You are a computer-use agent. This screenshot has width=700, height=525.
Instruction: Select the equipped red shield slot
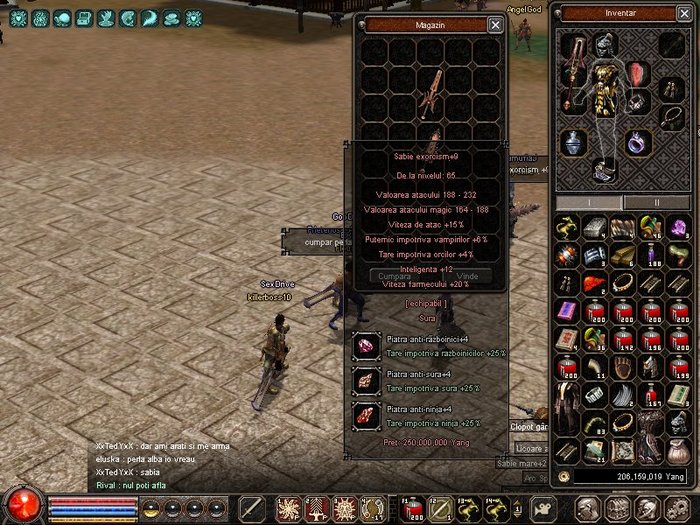tap(638, 73)
